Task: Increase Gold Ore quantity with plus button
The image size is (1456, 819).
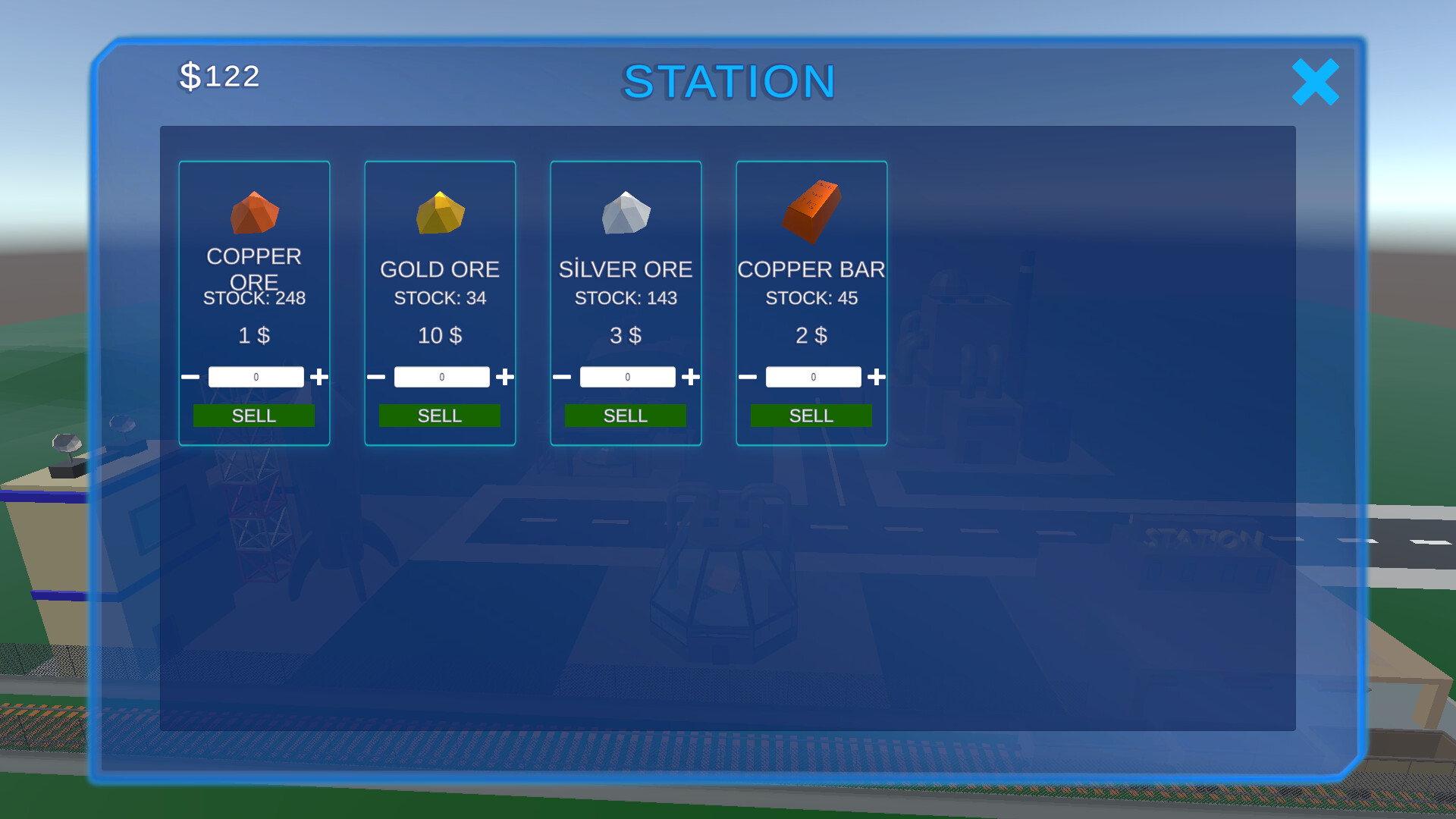Action: [505, 376]
